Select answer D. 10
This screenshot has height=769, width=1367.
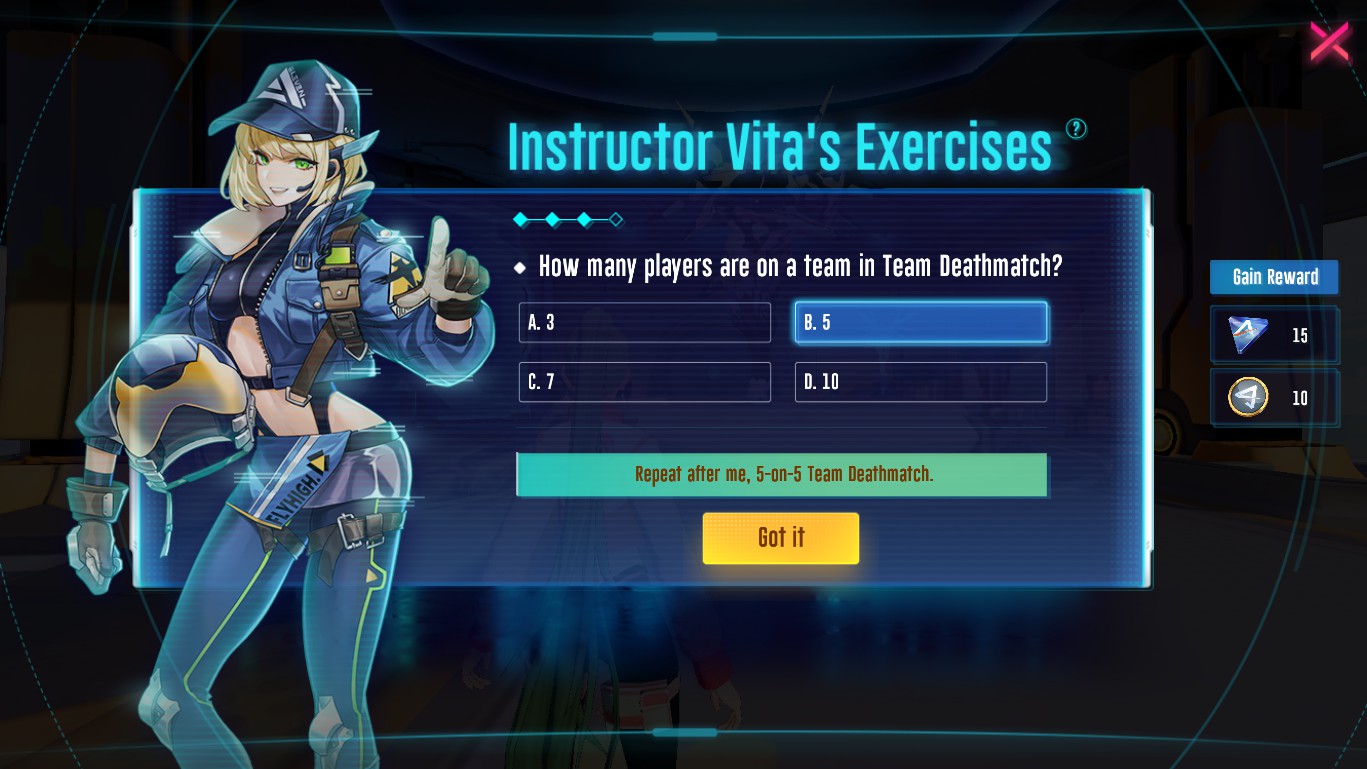coord(920,382)
